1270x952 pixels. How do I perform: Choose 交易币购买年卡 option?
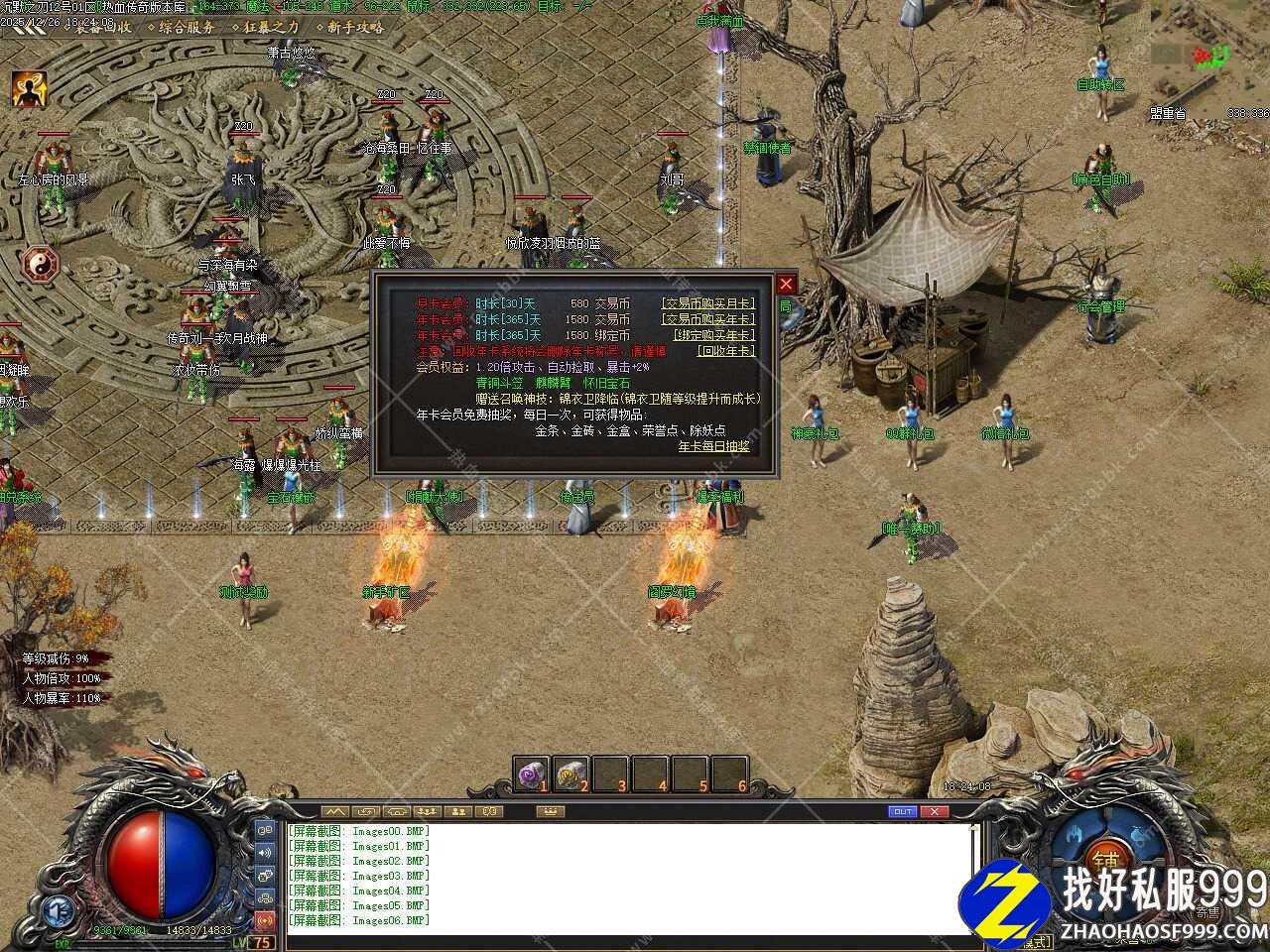707,319
